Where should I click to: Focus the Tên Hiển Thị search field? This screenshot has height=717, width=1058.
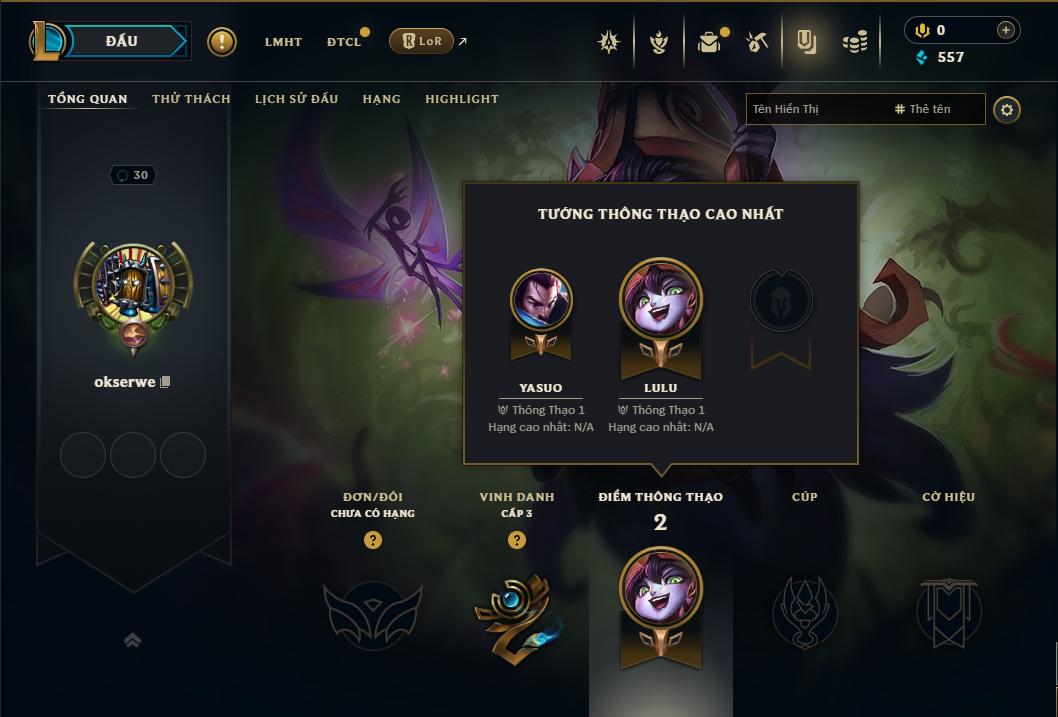[815, 109]
